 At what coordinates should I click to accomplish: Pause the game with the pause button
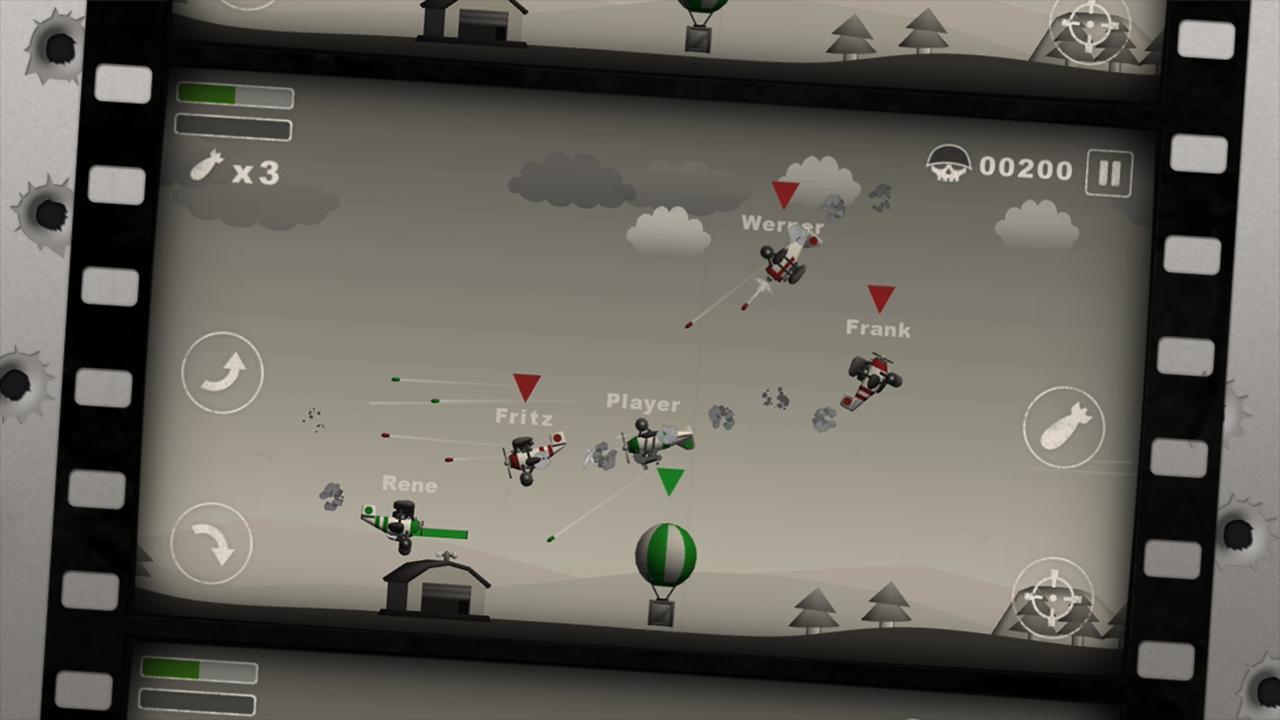(x=1110, y=172)
